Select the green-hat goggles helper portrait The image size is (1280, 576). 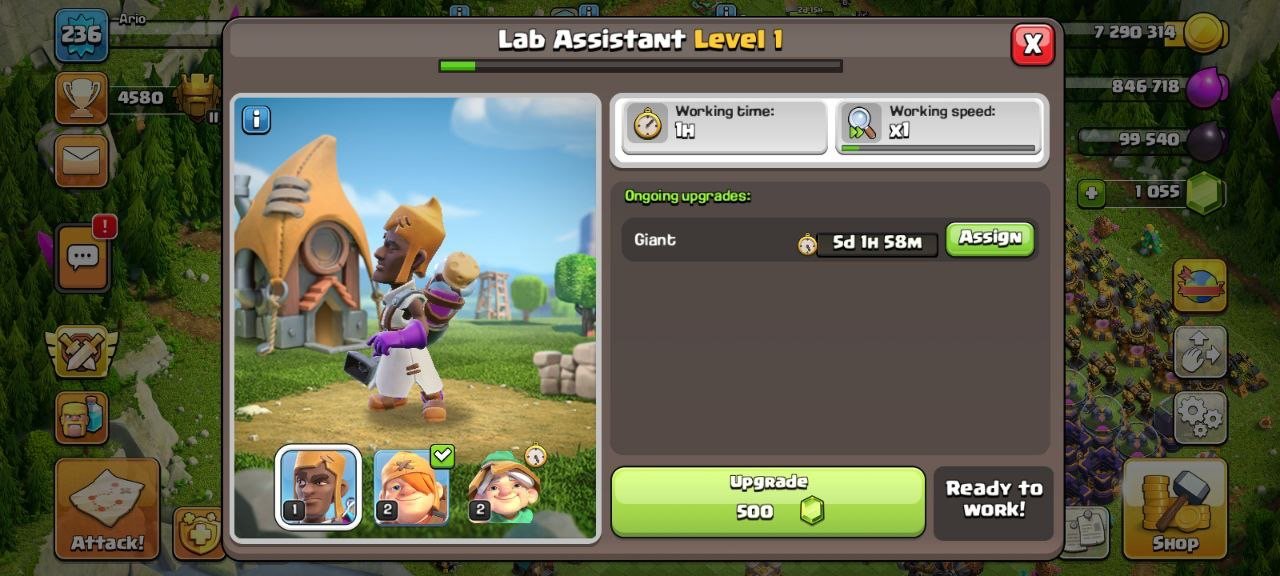(504, 487)
